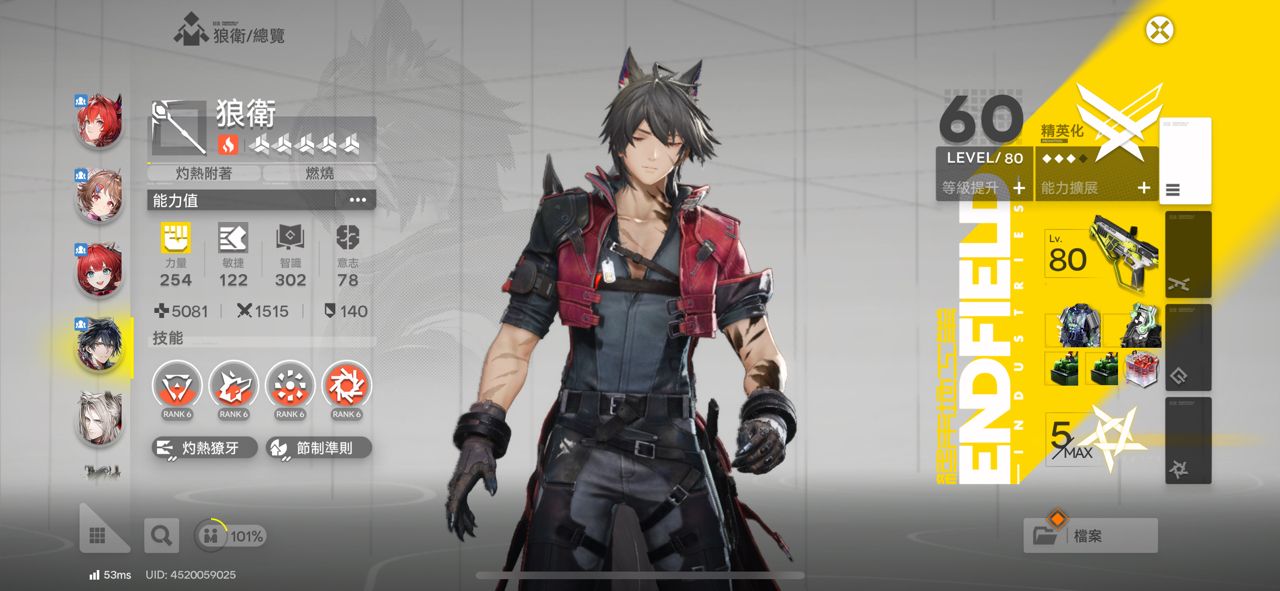Select the brown-haired character portrait
The height and width of the screenshot is (591, 1280).
point(99,195)
